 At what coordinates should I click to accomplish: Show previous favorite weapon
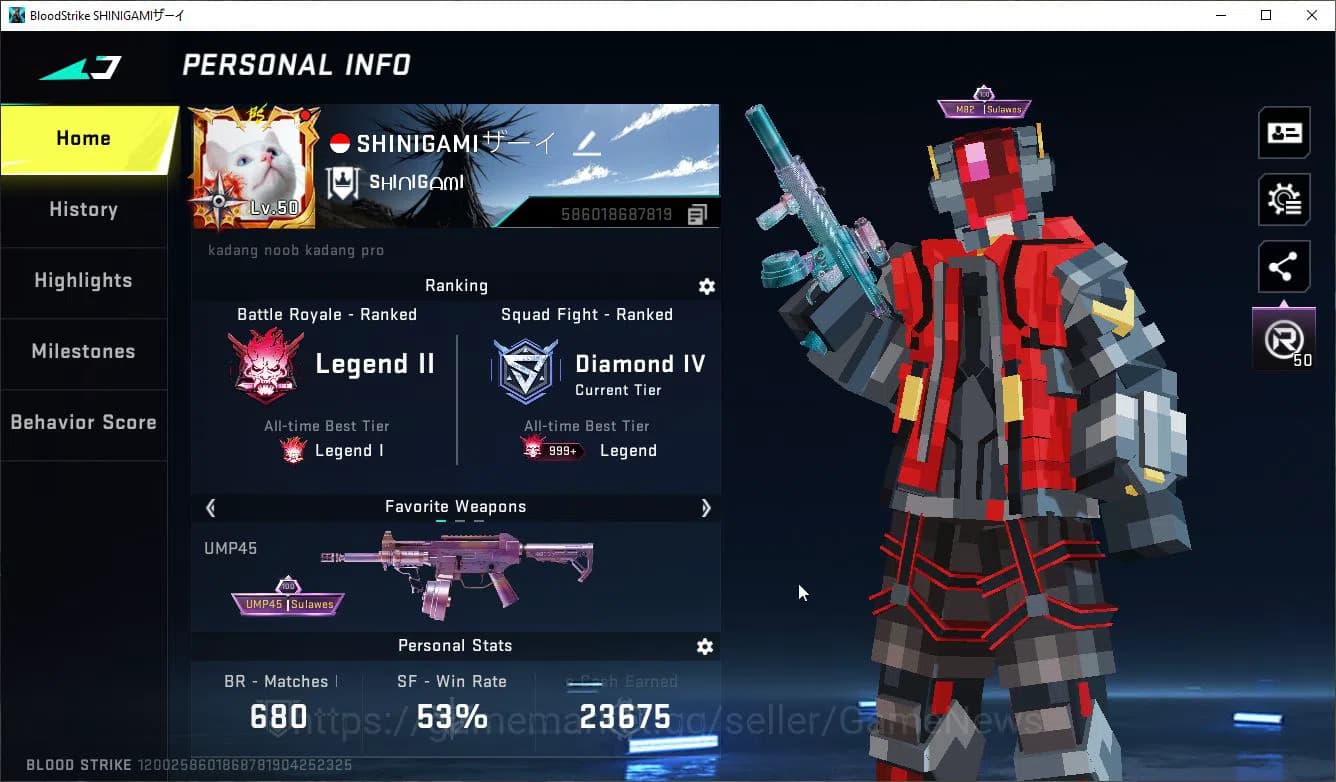(211, 508)
